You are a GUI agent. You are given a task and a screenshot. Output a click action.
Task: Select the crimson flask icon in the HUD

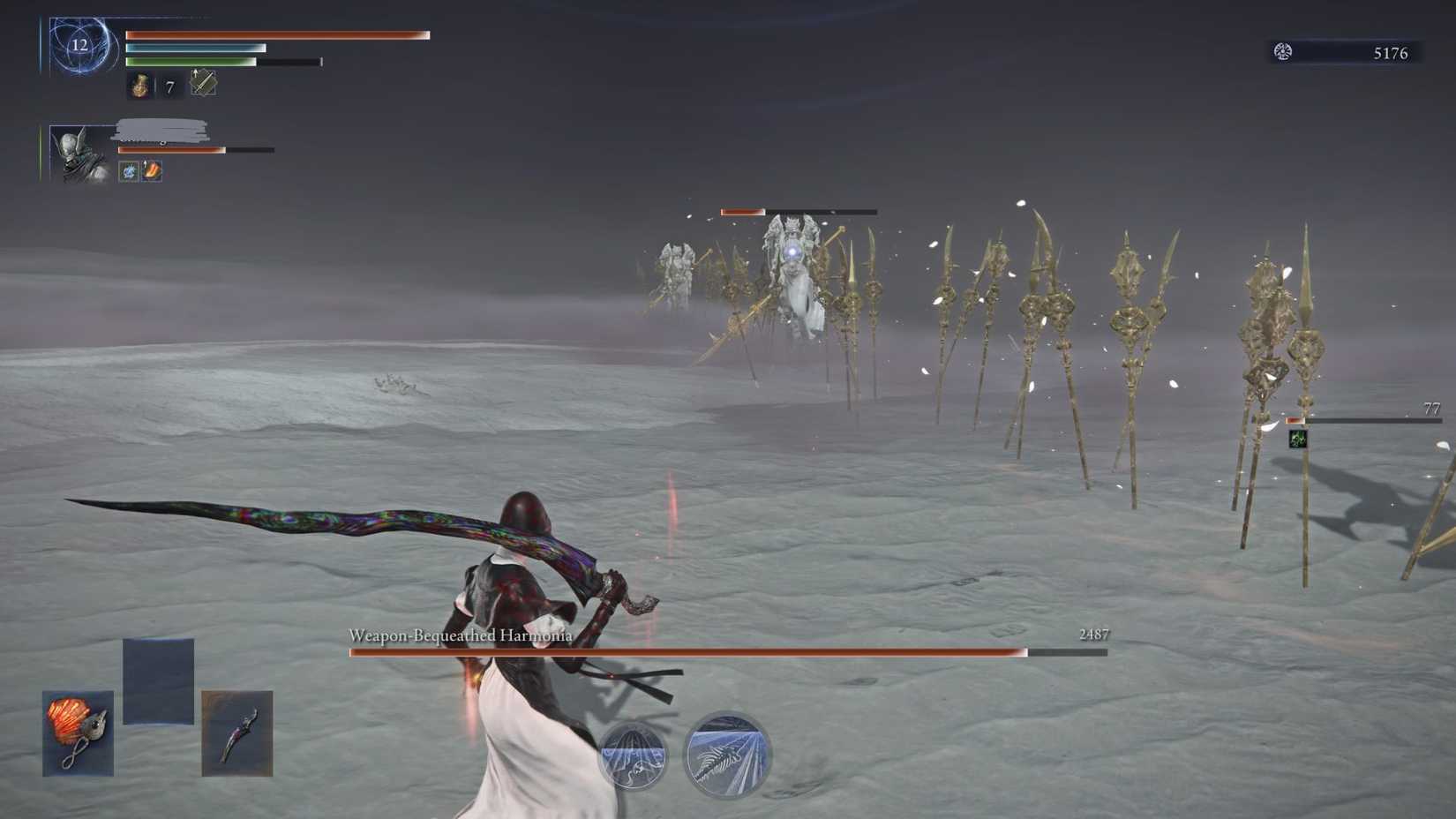click(x=138, y=86)
